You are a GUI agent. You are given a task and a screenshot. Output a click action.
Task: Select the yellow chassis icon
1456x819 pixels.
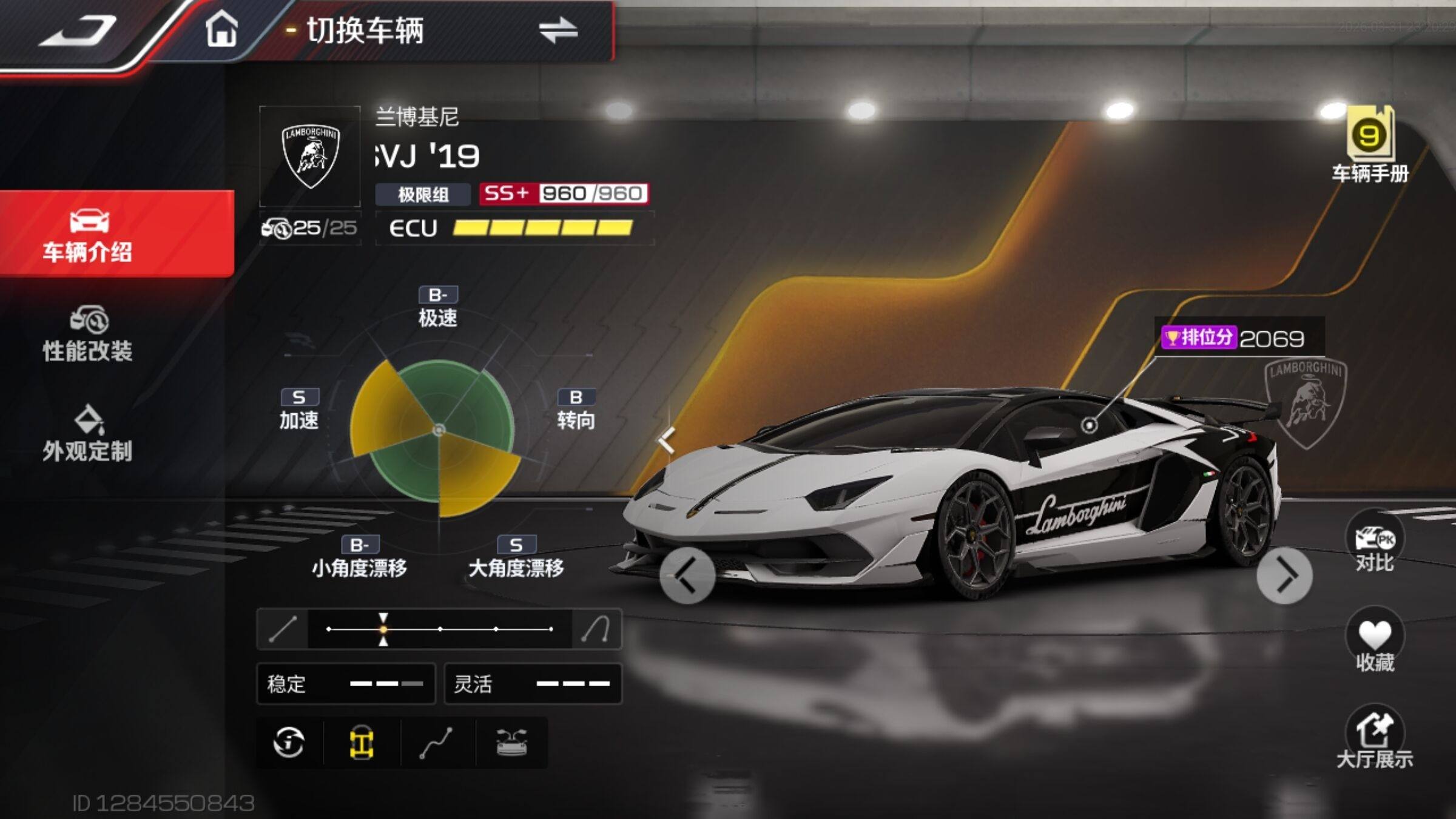(362, 743)
